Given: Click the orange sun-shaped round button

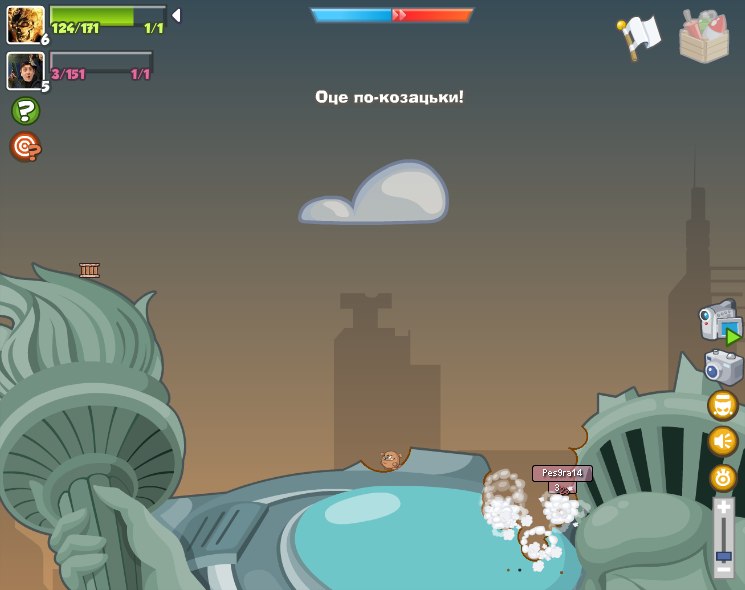Looking at the screenshot, I should 722,478.
